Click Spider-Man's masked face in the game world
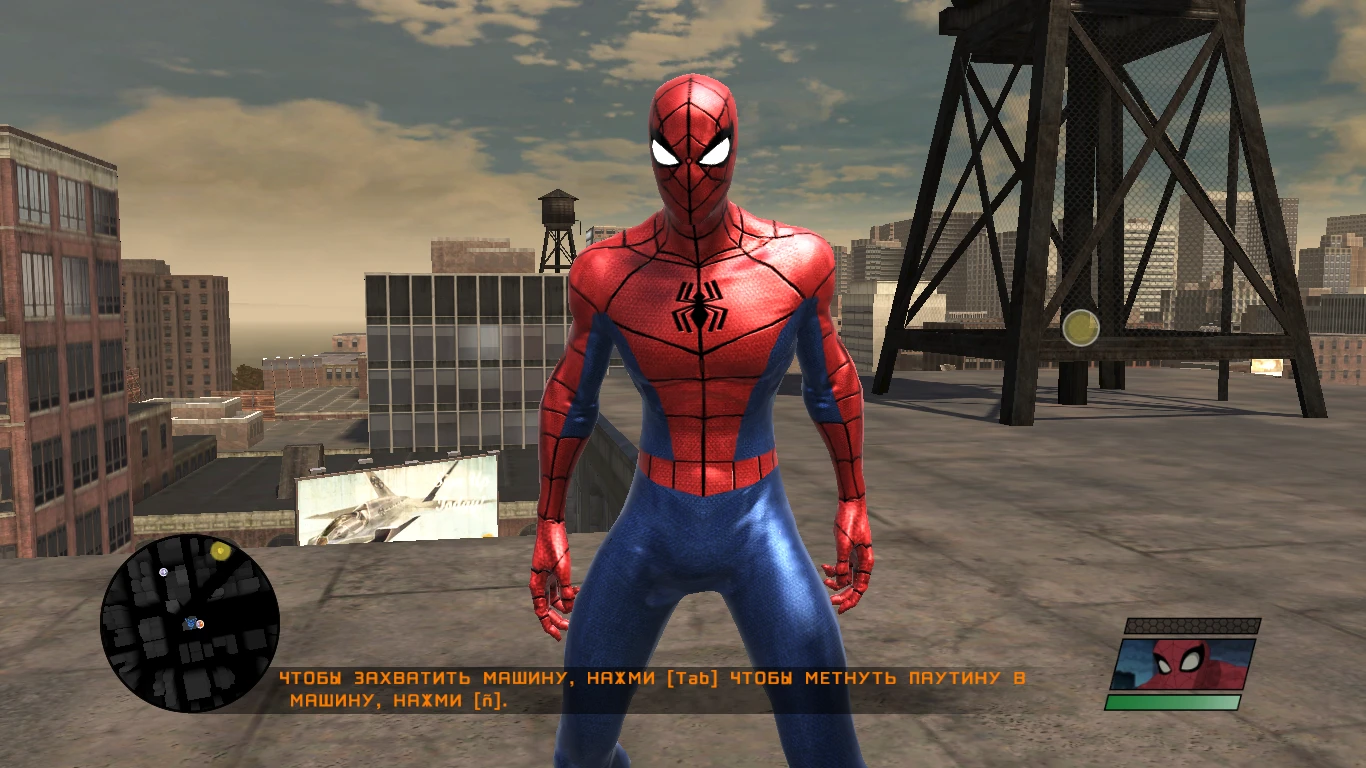Screen dimensions: 1366x768 [x=690, y=150]
